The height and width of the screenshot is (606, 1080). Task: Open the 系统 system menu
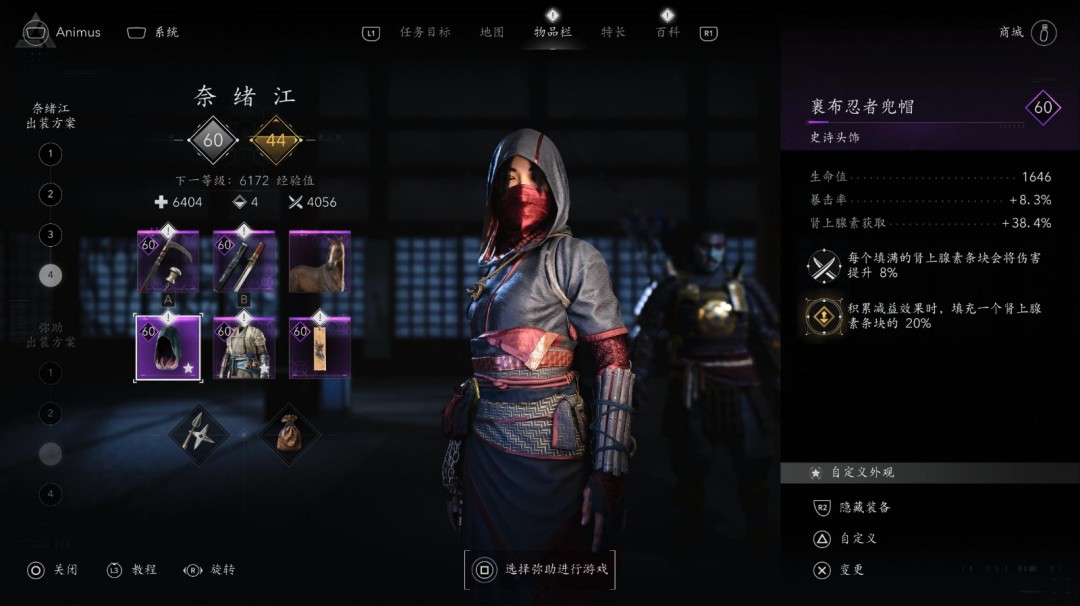tap(154, 32)
